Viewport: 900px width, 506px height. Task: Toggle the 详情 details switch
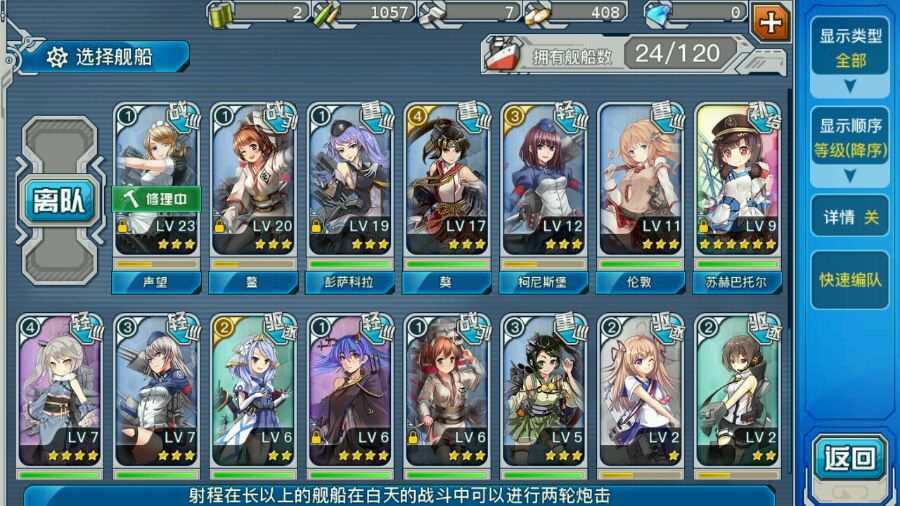tap(849, 217)
